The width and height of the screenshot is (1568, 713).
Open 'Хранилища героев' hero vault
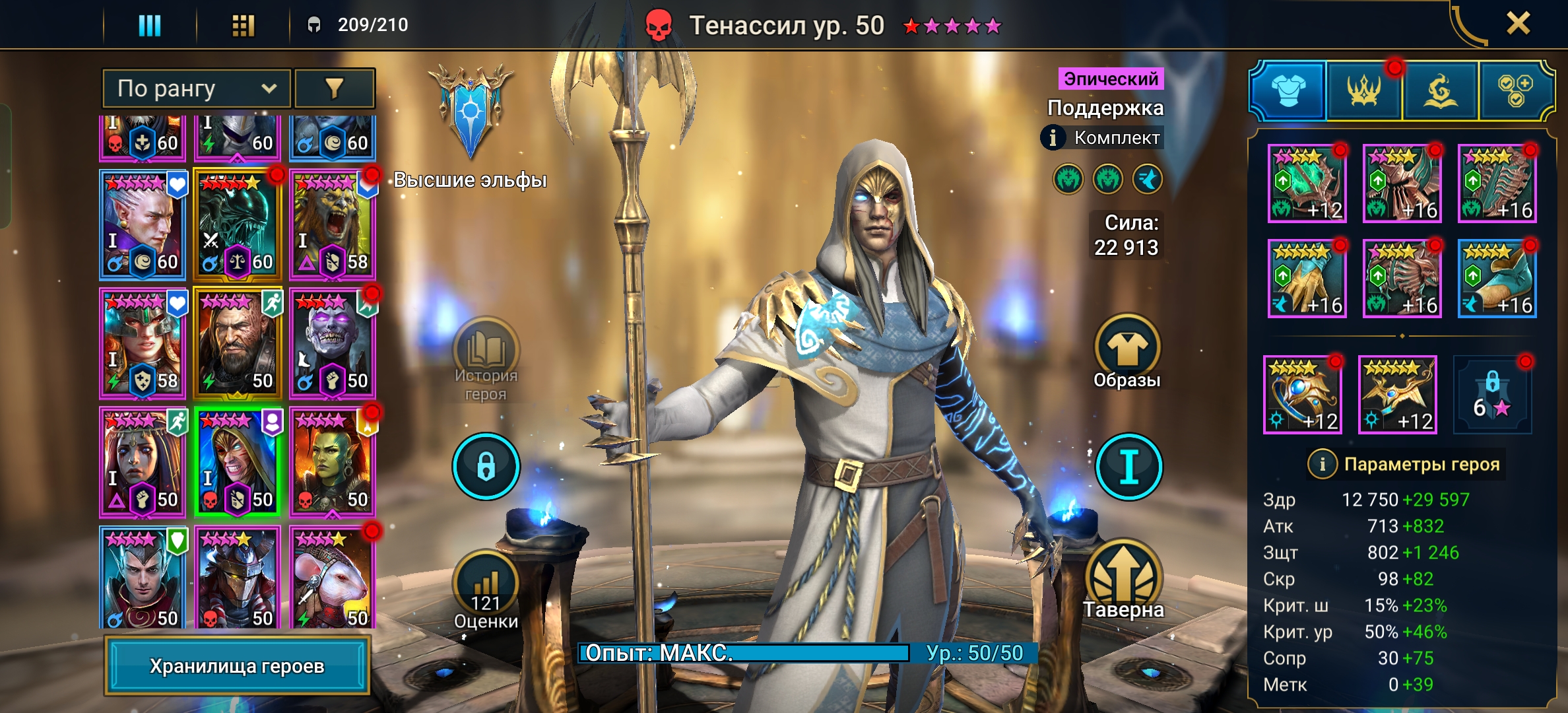[237, 666]
